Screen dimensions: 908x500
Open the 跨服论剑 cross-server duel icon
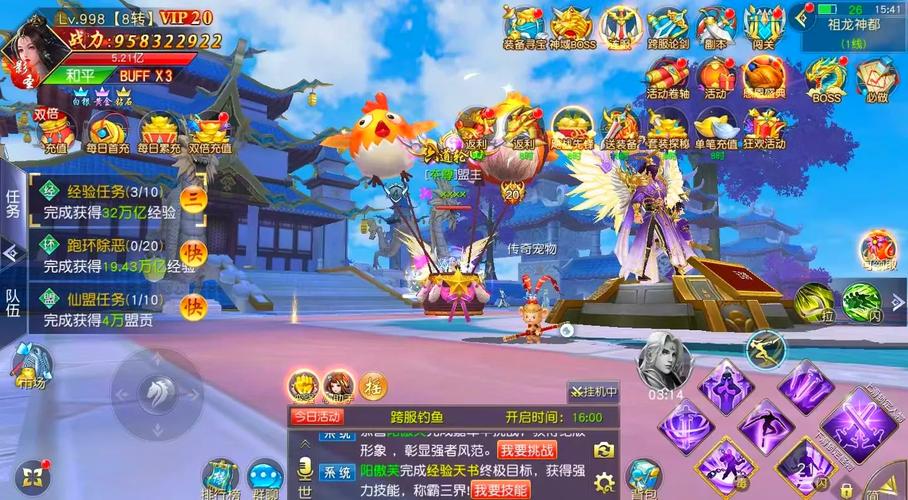coord(668,27)
